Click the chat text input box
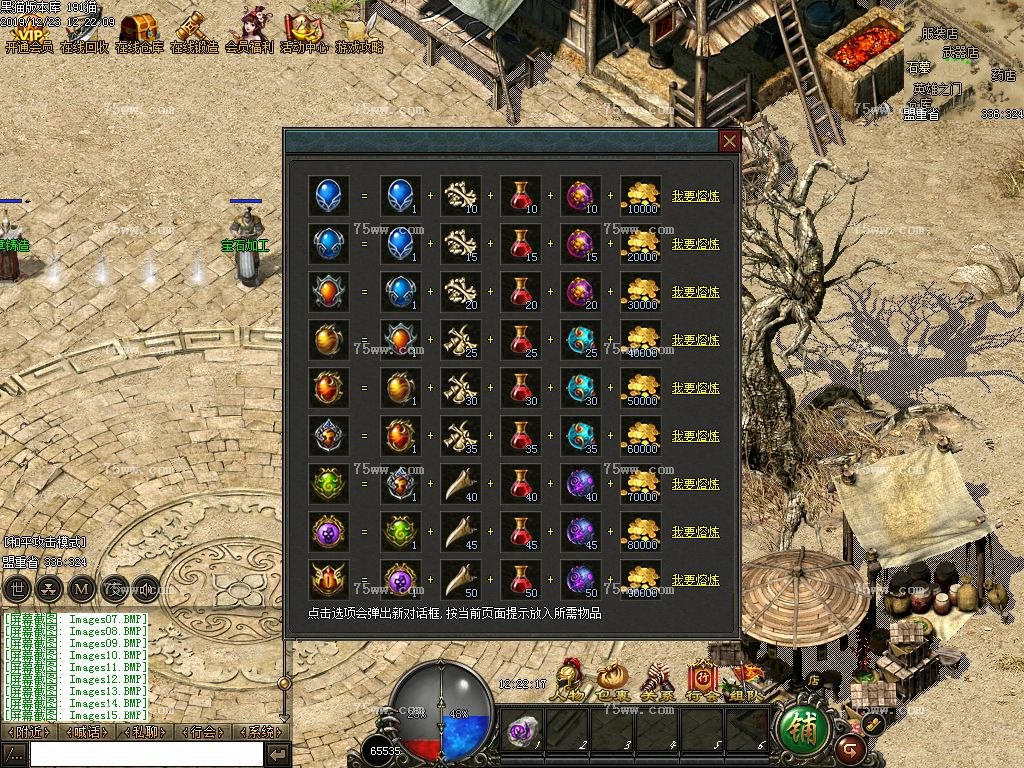1024x768 pixels. pyautogui.click(x=146, y=754)
